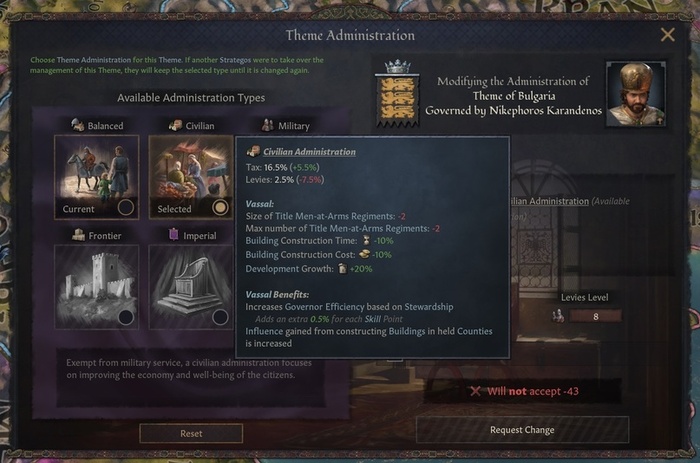Viewport: 700px width, 463px height.
Task: Close the Theme Administration window
Action: [667, 35]
